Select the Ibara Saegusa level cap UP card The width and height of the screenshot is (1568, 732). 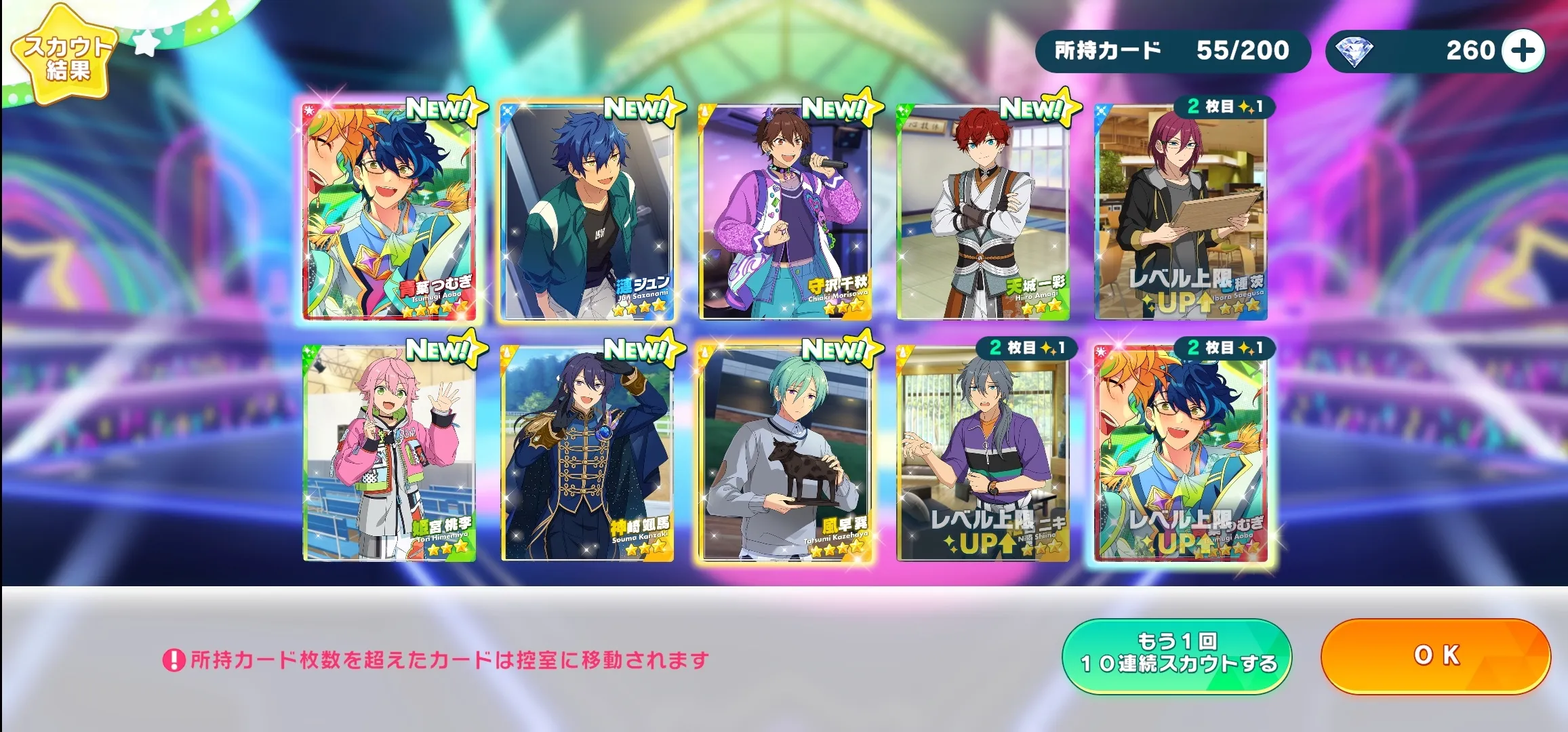1181,211
